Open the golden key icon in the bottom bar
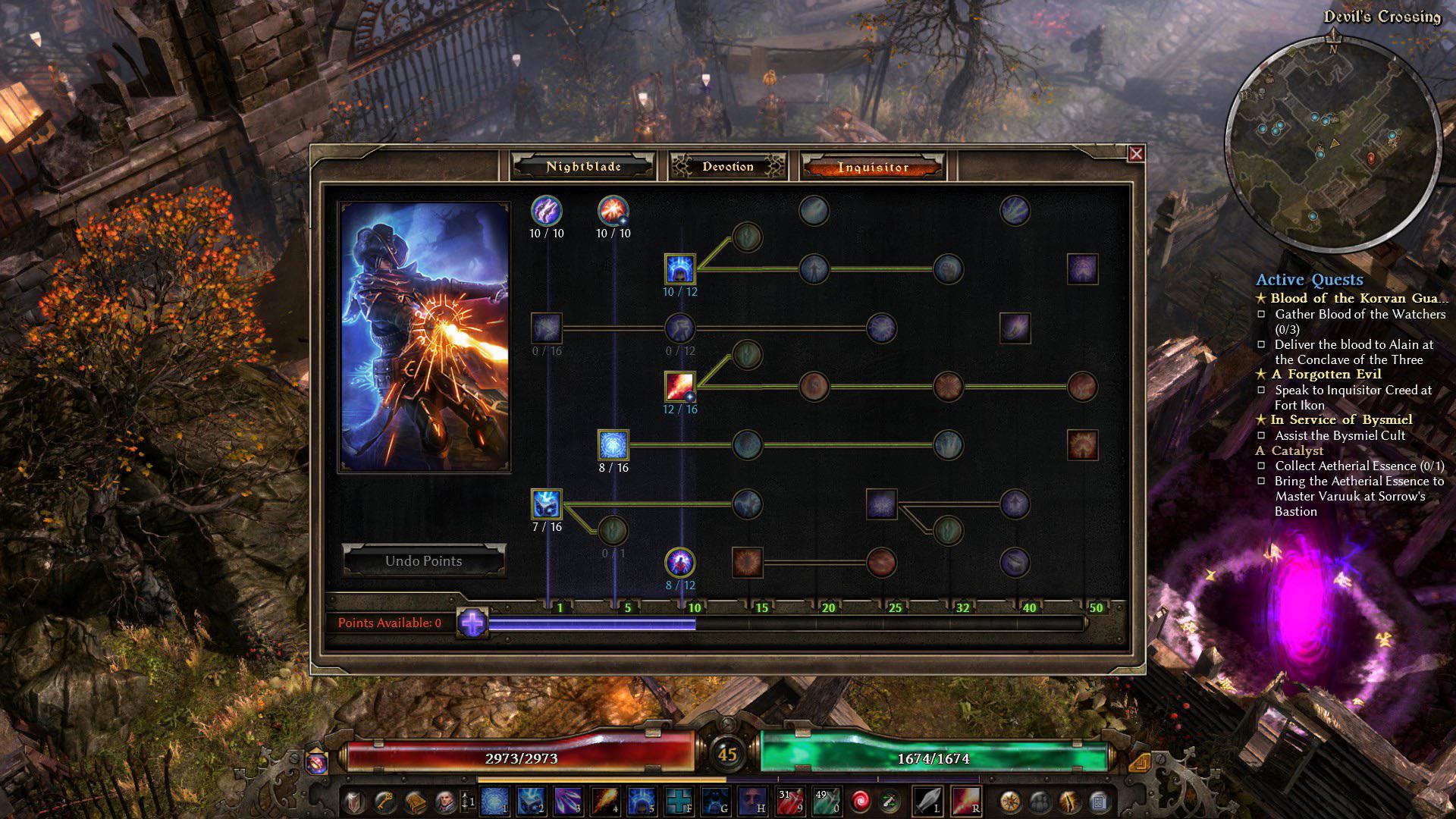Viewport: 1456px width, 819px height. pos(385,801)
